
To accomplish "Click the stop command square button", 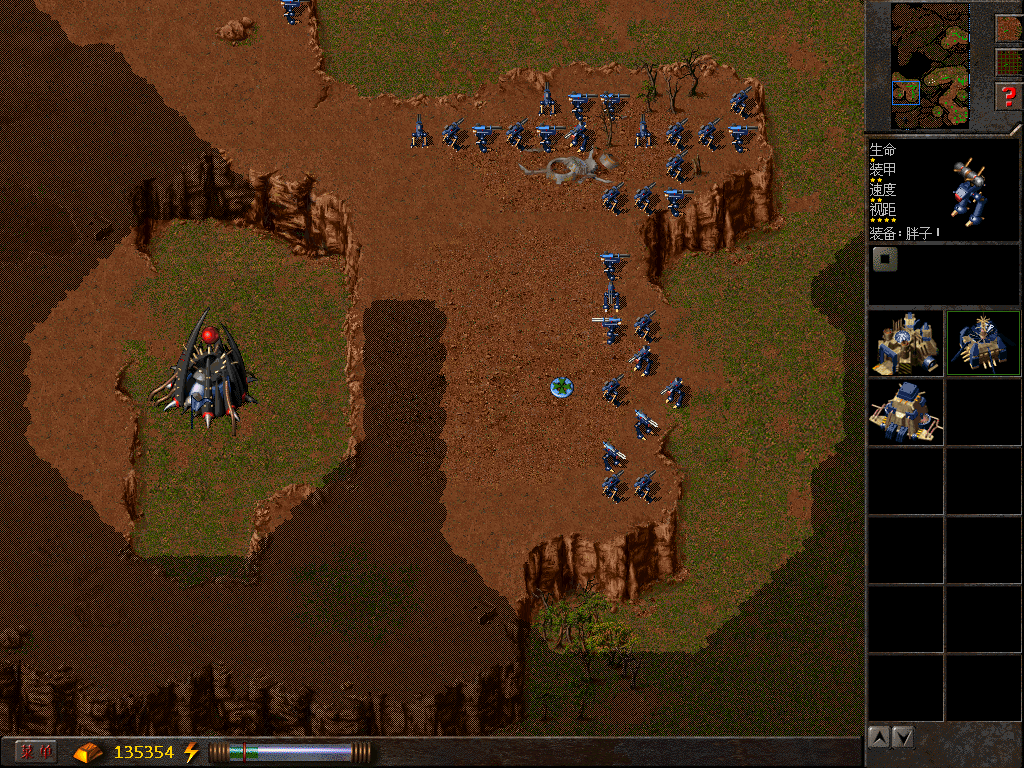I will (885, 260).
